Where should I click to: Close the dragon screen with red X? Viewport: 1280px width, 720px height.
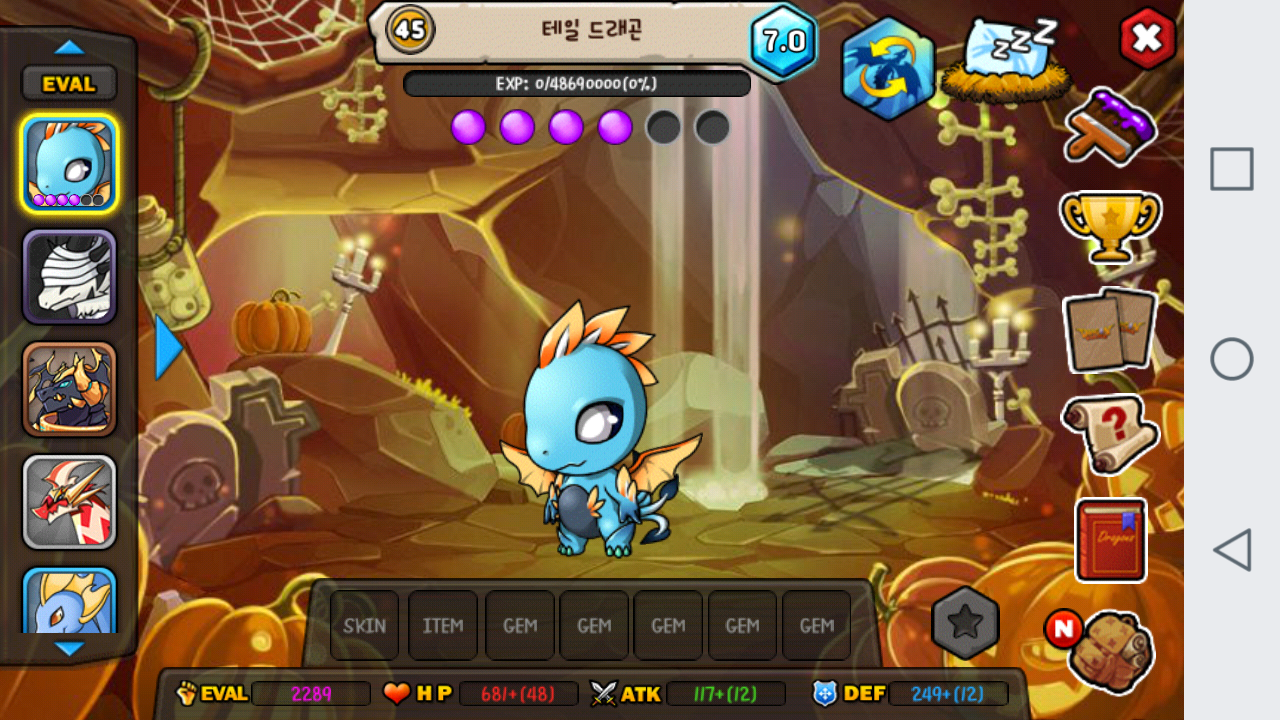coord(1147,38)
